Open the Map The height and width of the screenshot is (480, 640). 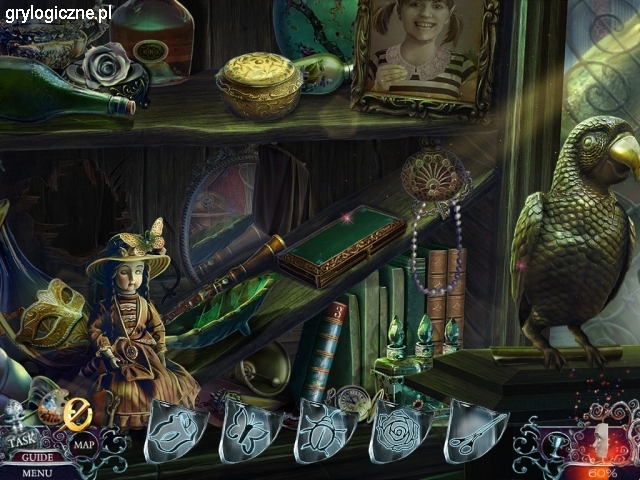[x=82, y=444]
